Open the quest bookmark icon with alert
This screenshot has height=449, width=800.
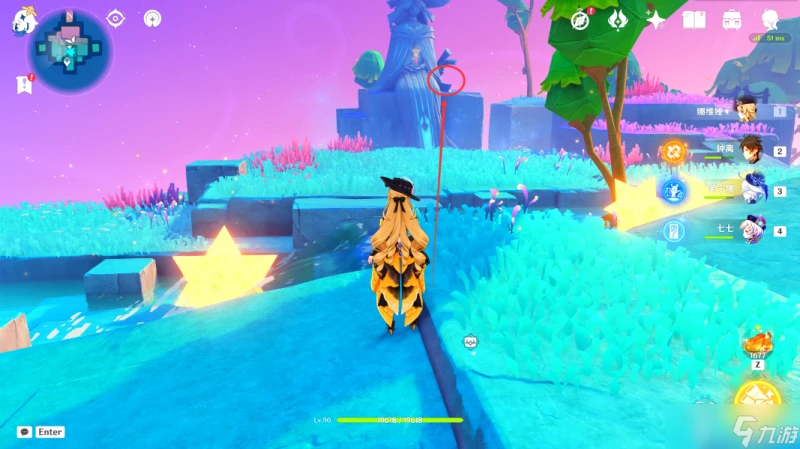(x=23, y=84)
